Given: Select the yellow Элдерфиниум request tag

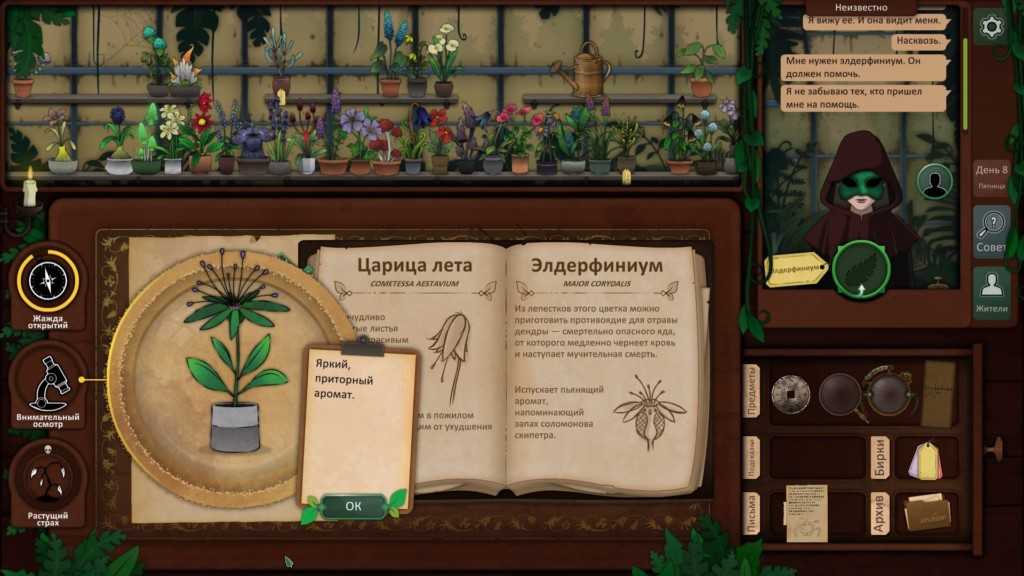Looking at the screenshot, I should coord(797,268).
